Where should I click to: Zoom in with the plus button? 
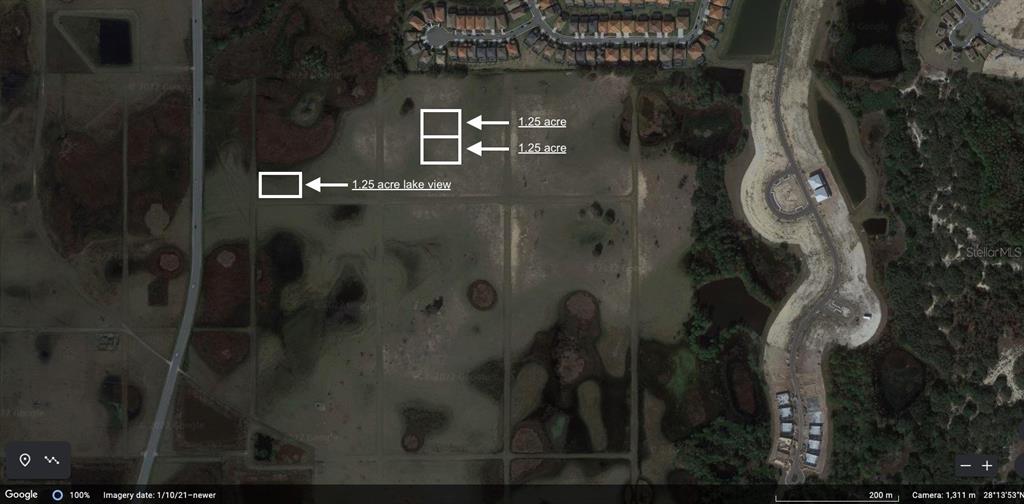point(987,465)
